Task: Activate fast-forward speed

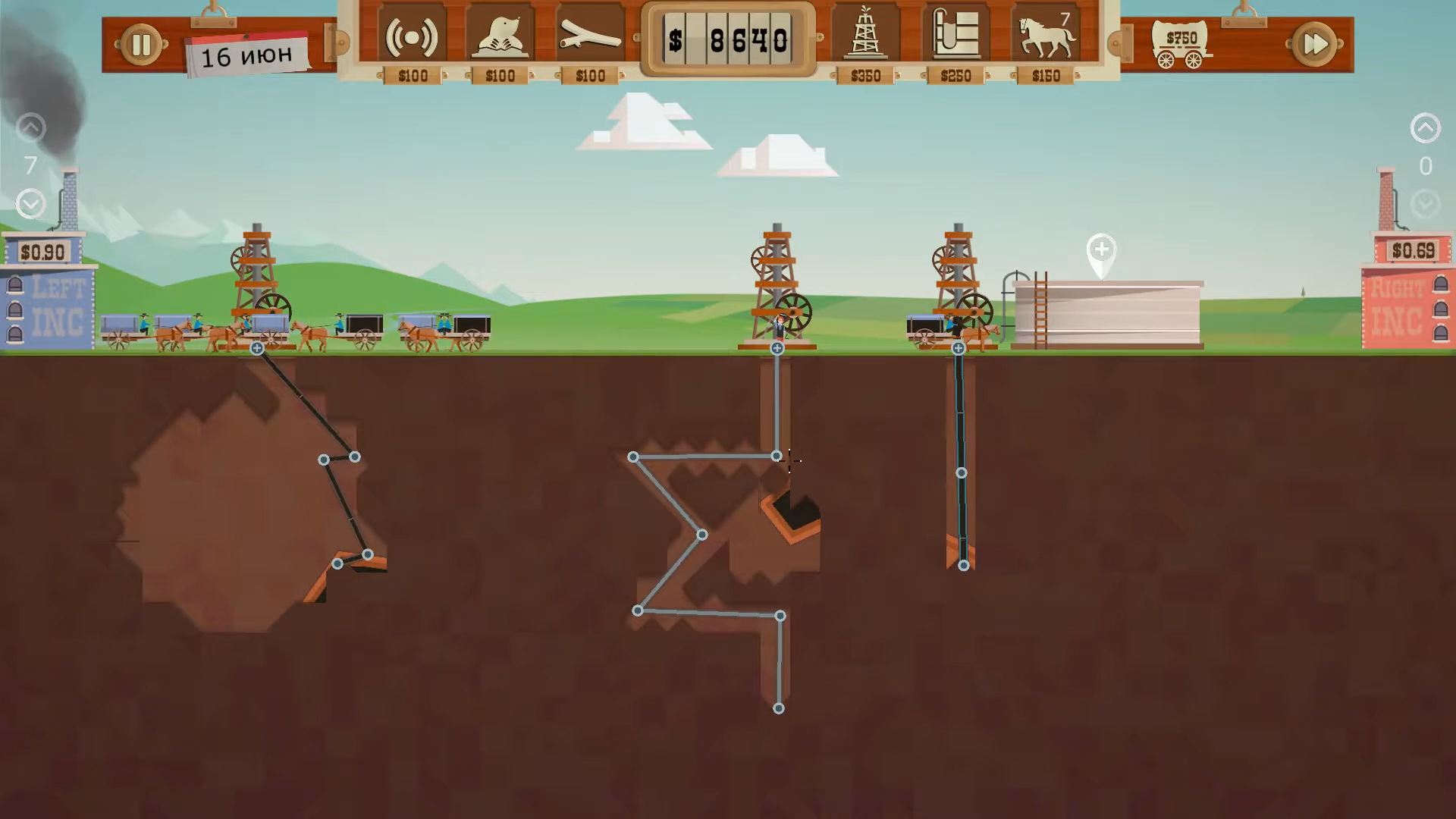Action: point(1314,45)
